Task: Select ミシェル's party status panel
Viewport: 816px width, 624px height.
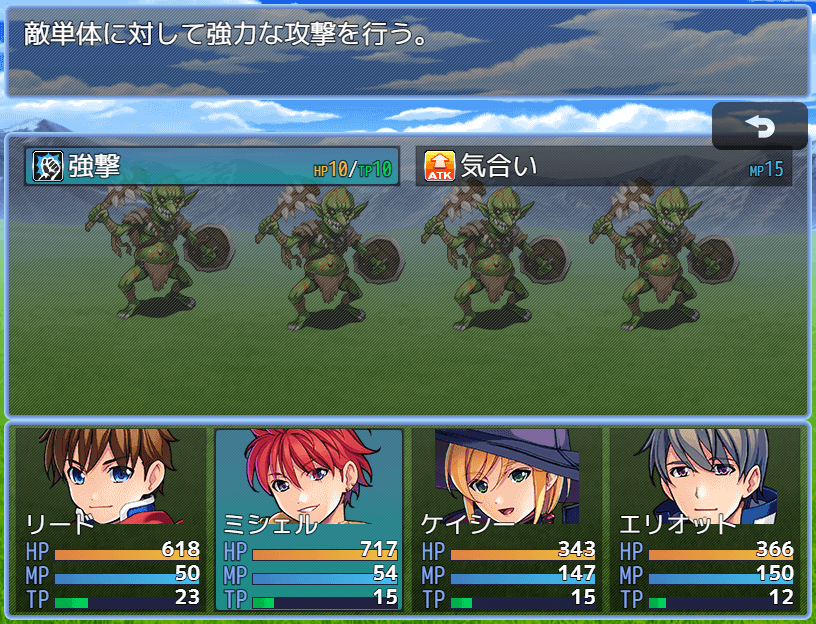Action: click(x=309, y=519)
